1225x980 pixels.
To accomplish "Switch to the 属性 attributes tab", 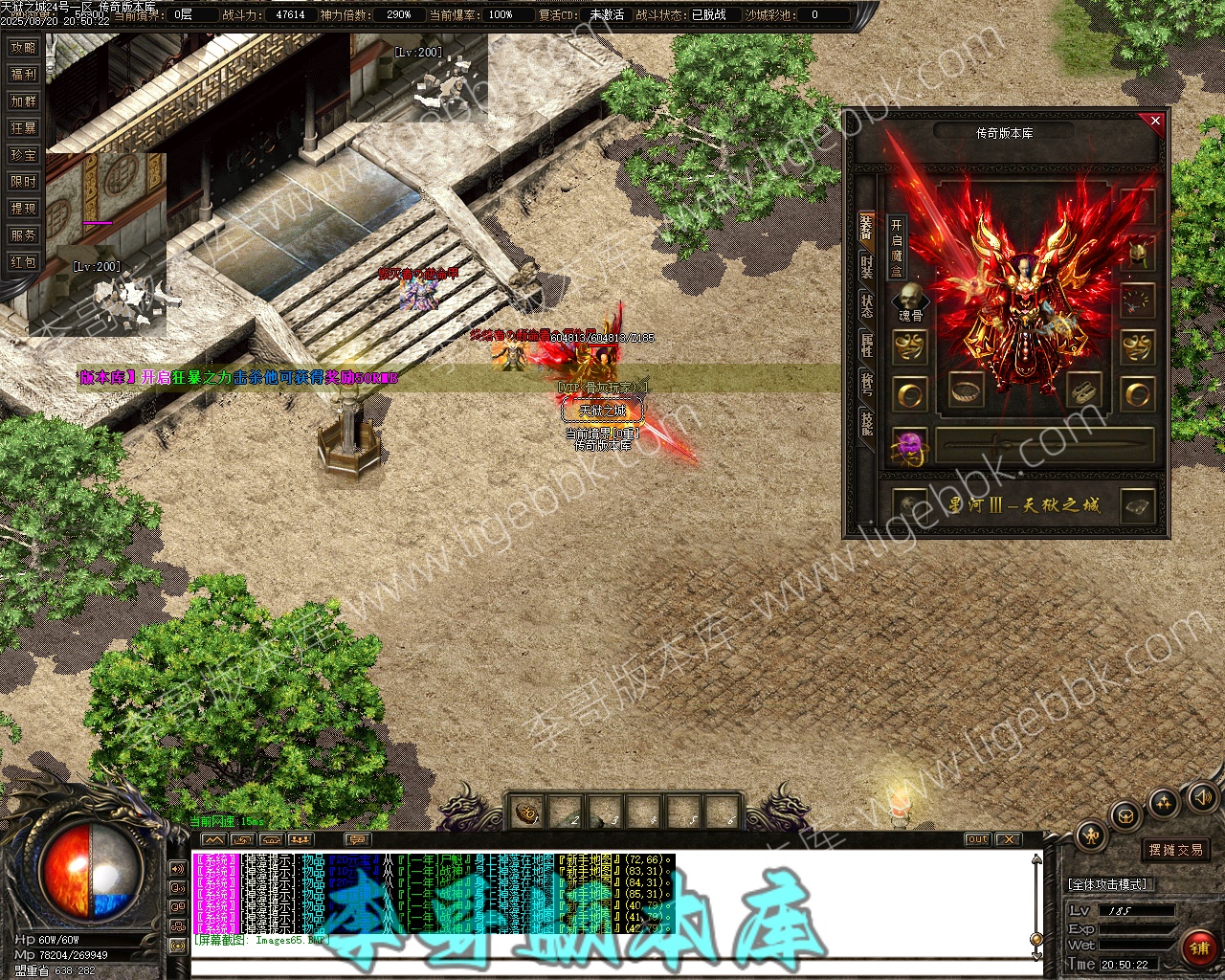I will tap(866, 345).
